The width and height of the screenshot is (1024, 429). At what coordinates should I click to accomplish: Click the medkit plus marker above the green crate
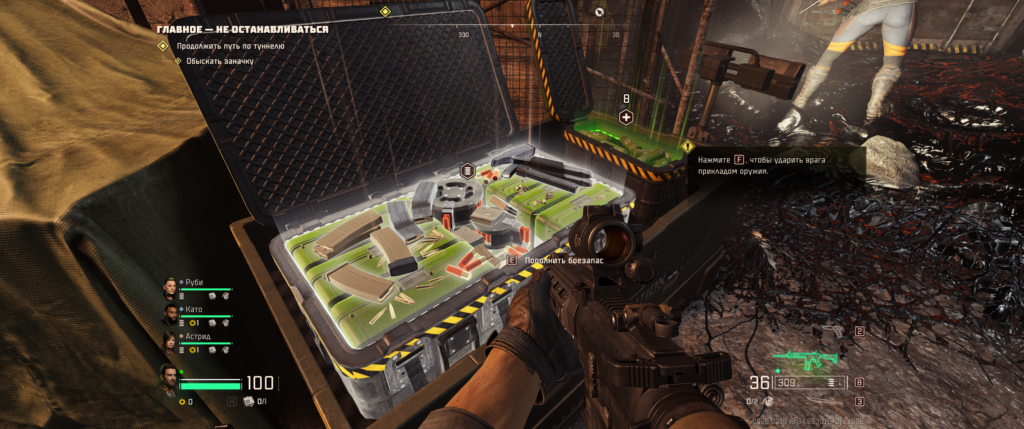pyautogui.click(x=627, y=117)
